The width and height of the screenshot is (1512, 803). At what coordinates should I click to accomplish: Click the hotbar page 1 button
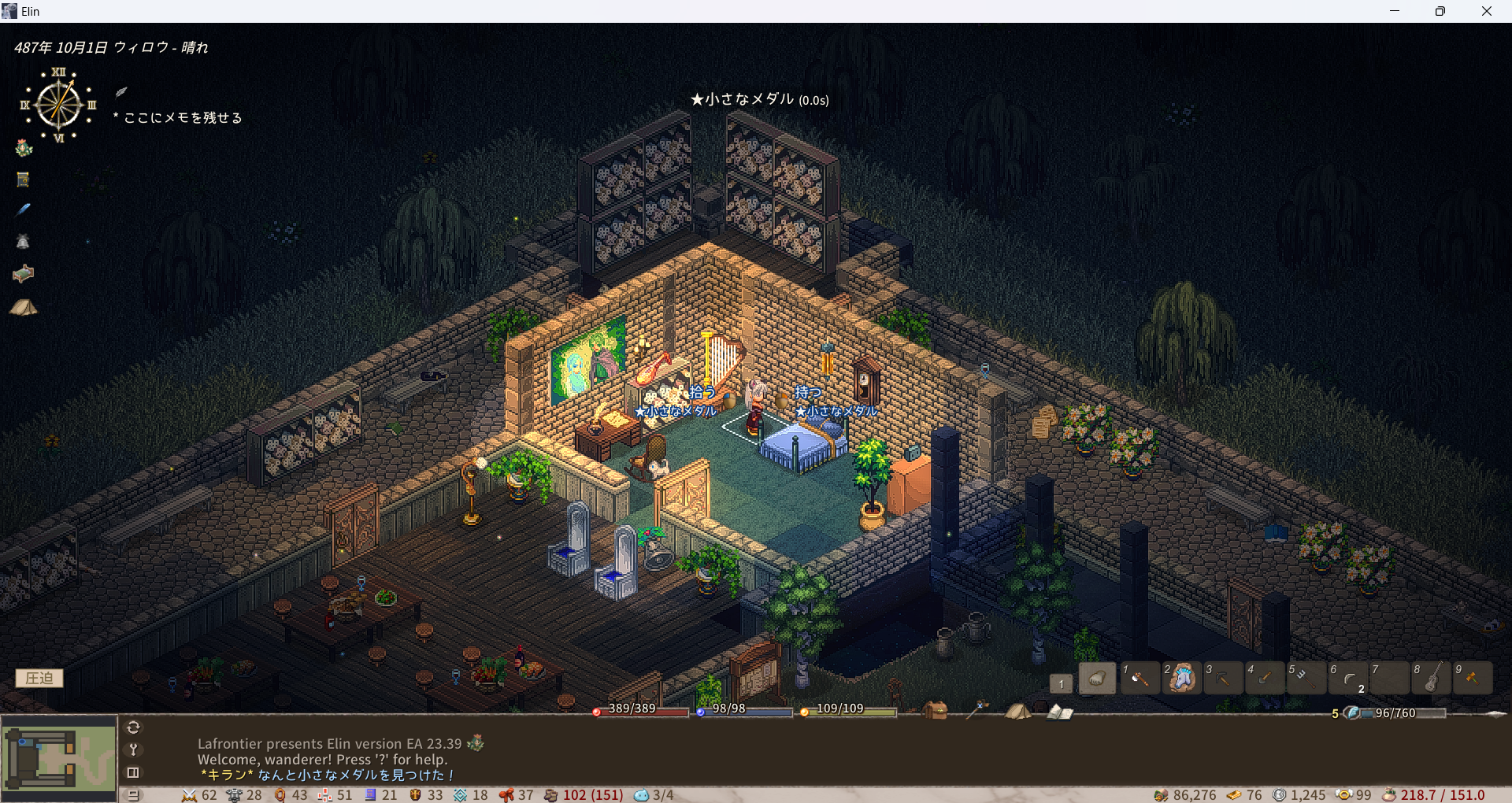coord(1061,683)
